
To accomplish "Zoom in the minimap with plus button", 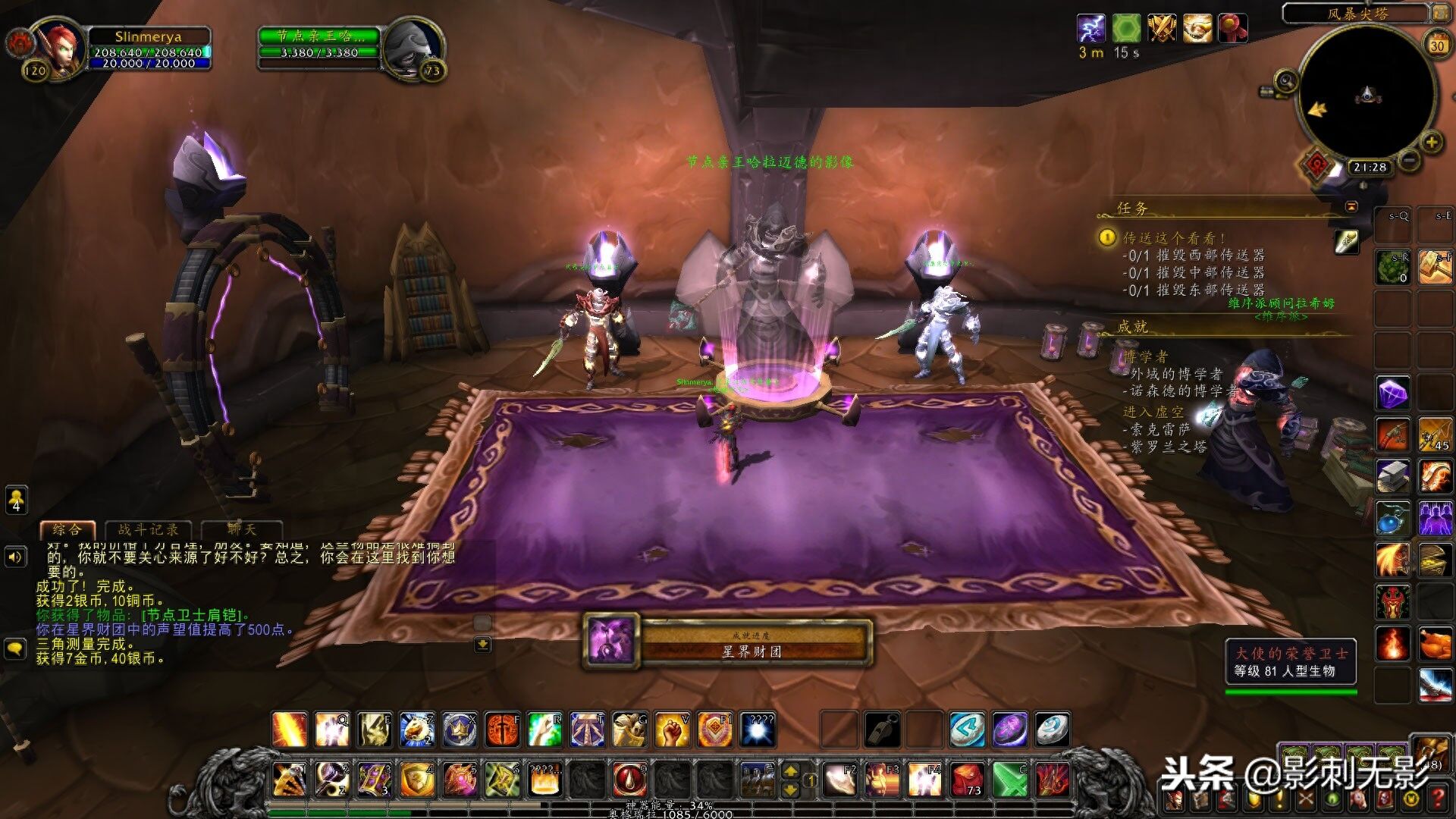I will pos(1431,142).
